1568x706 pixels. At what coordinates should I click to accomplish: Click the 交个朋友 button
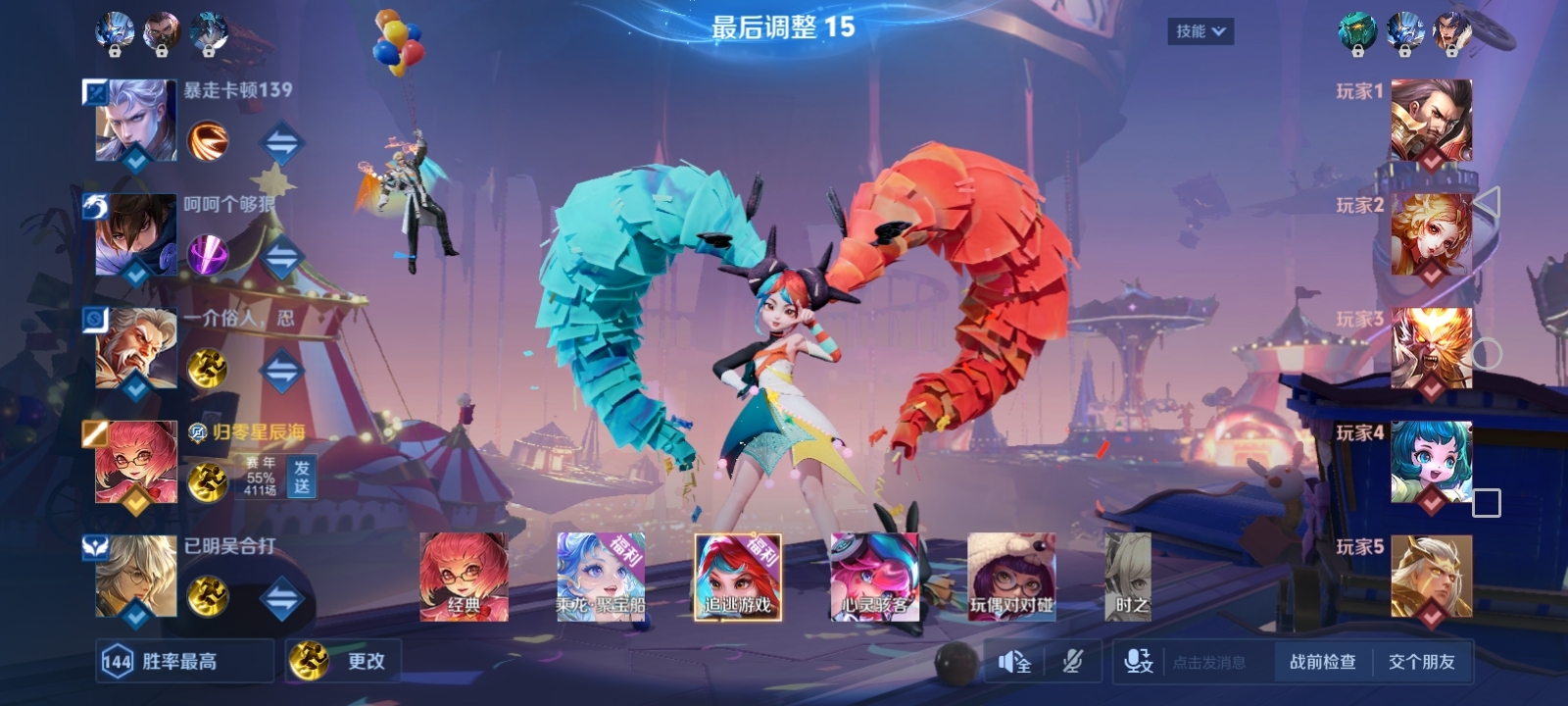(1421, 662)
